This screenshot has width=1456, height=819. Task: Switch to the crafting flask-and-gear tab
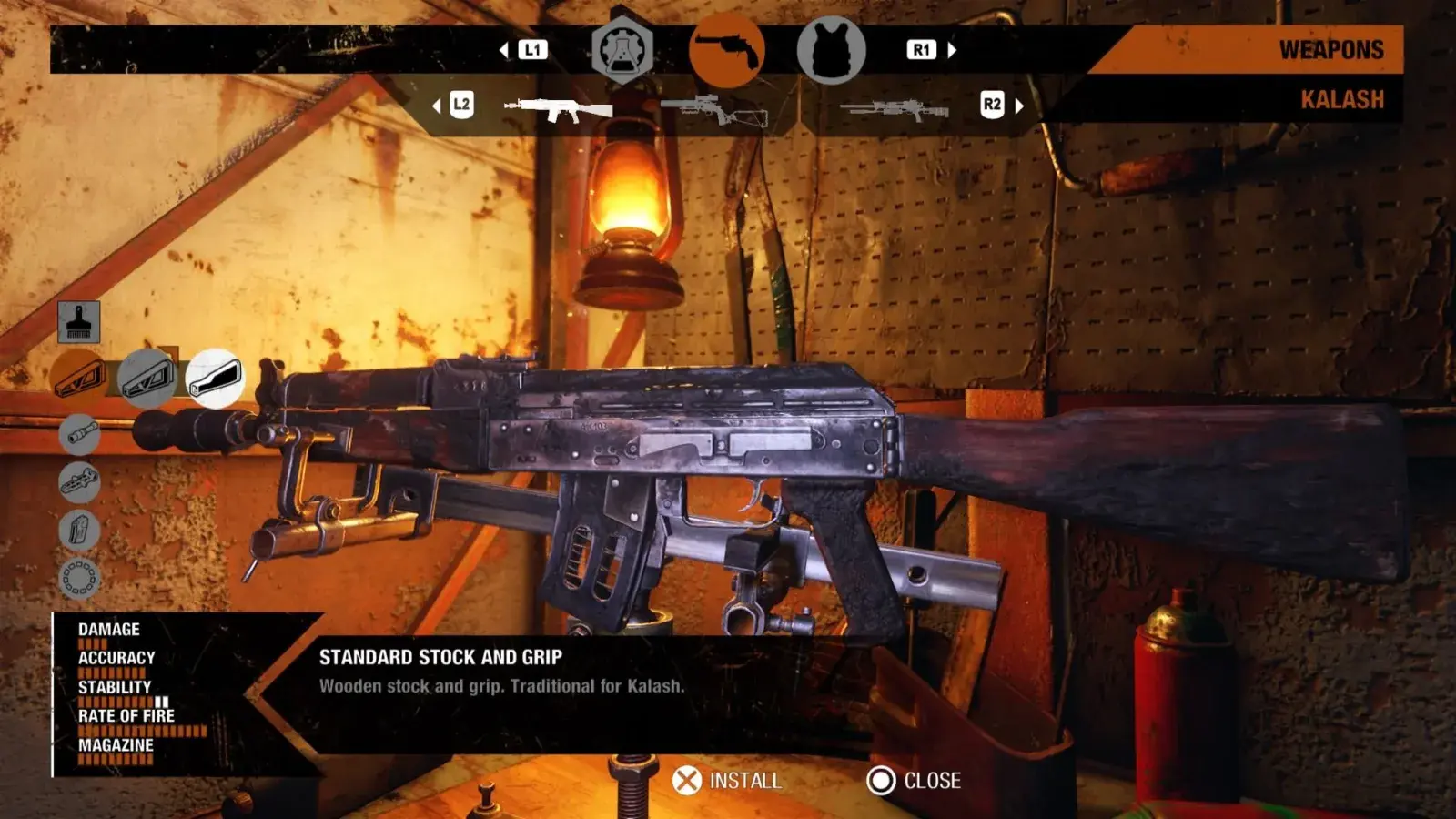622,51
